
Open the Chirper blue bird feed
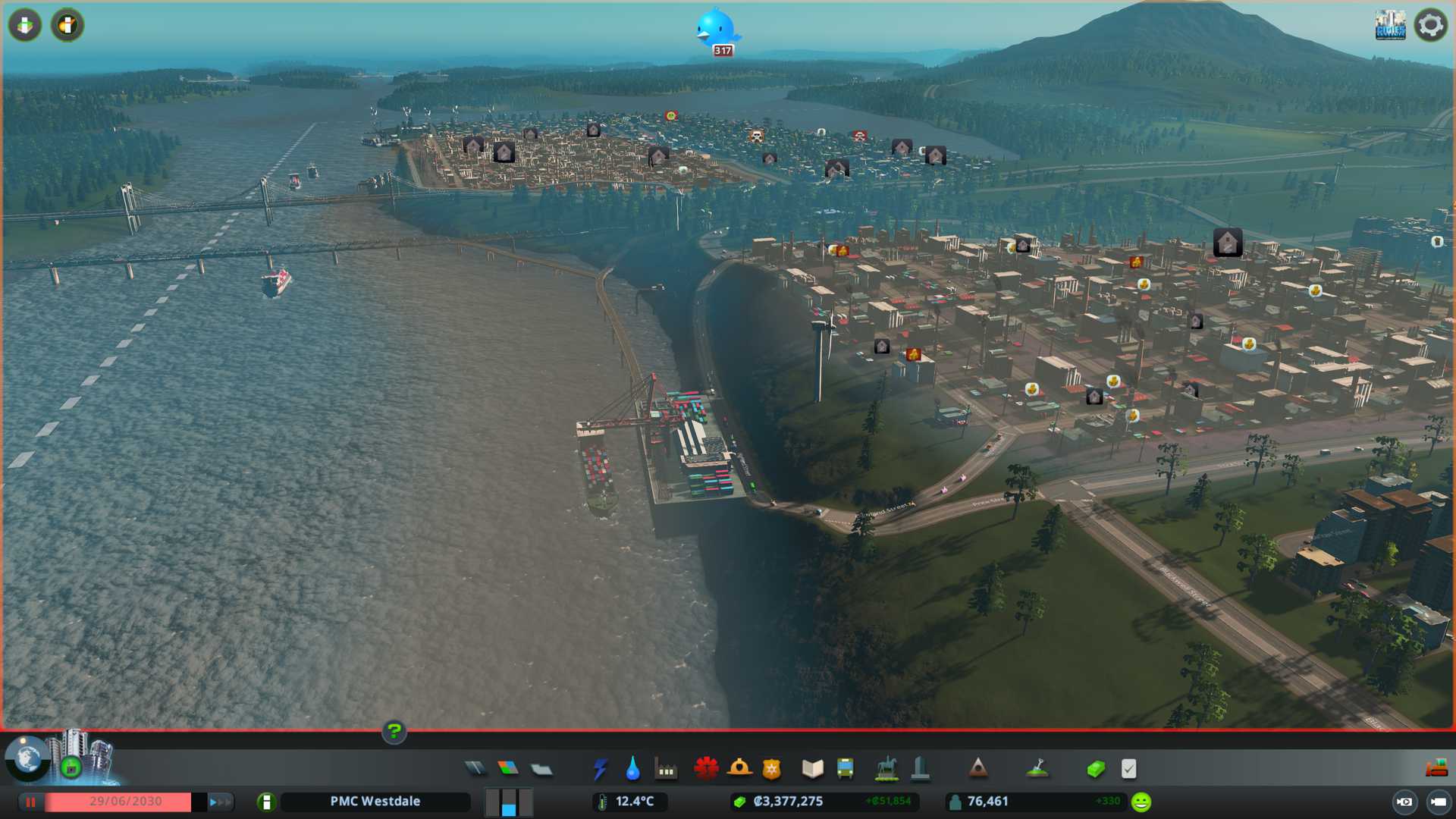pyautogui.click(x=715, y=29)
